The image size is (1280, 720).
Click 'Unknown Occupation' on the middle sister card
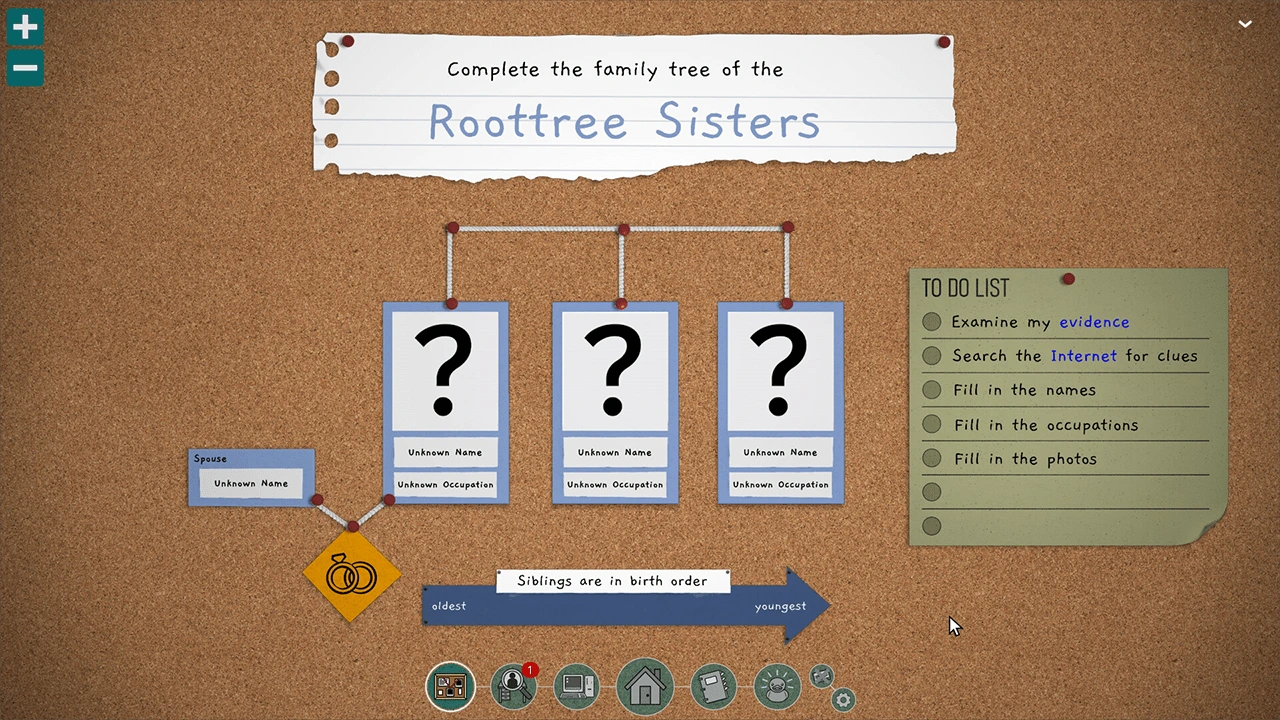tap(614, 484)
